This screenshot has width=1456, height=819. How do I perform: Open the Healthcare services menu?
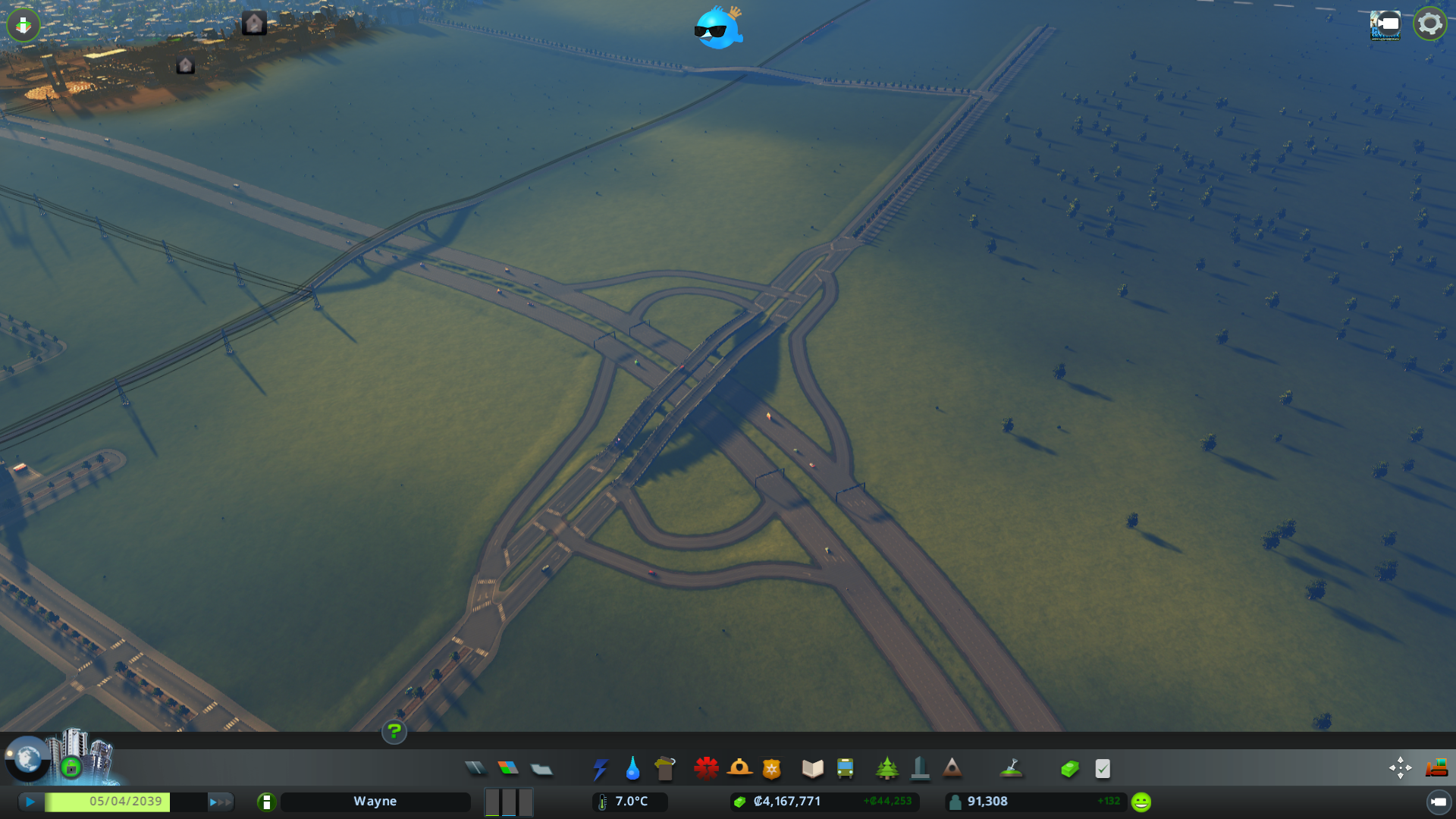coord(707,768)
